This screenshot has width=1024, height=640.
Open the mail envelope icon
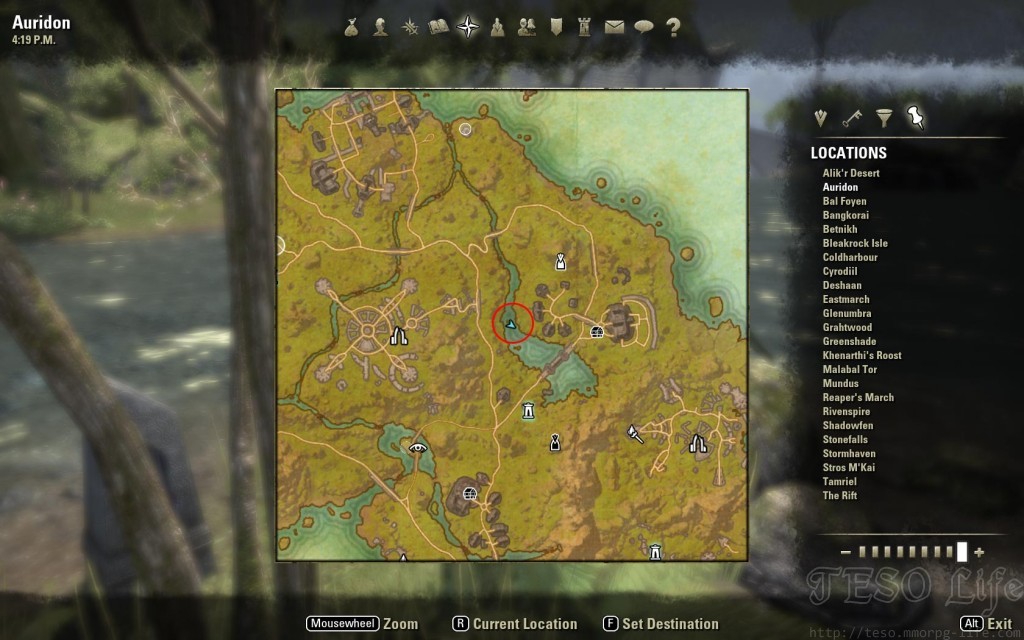point(614,28)
